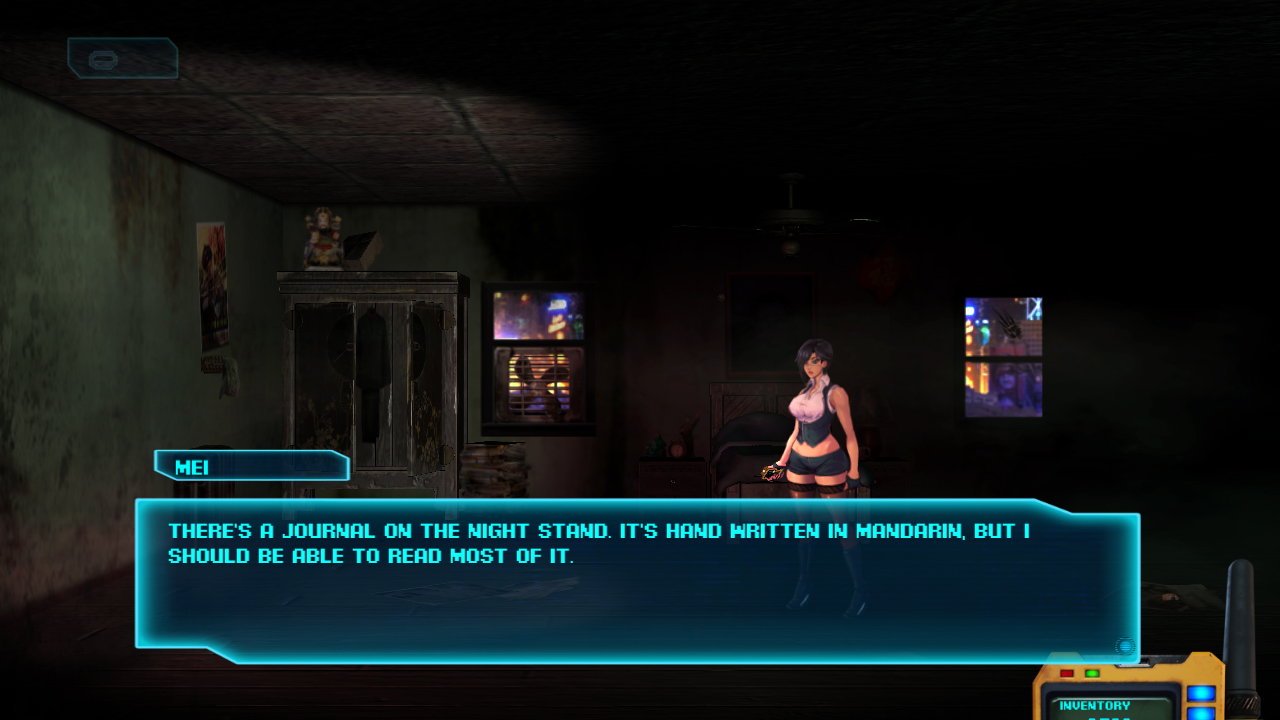Click the neon-lit window on the right wall
The width and height of the screenshot is (1280, 720).
[1003, 357]
